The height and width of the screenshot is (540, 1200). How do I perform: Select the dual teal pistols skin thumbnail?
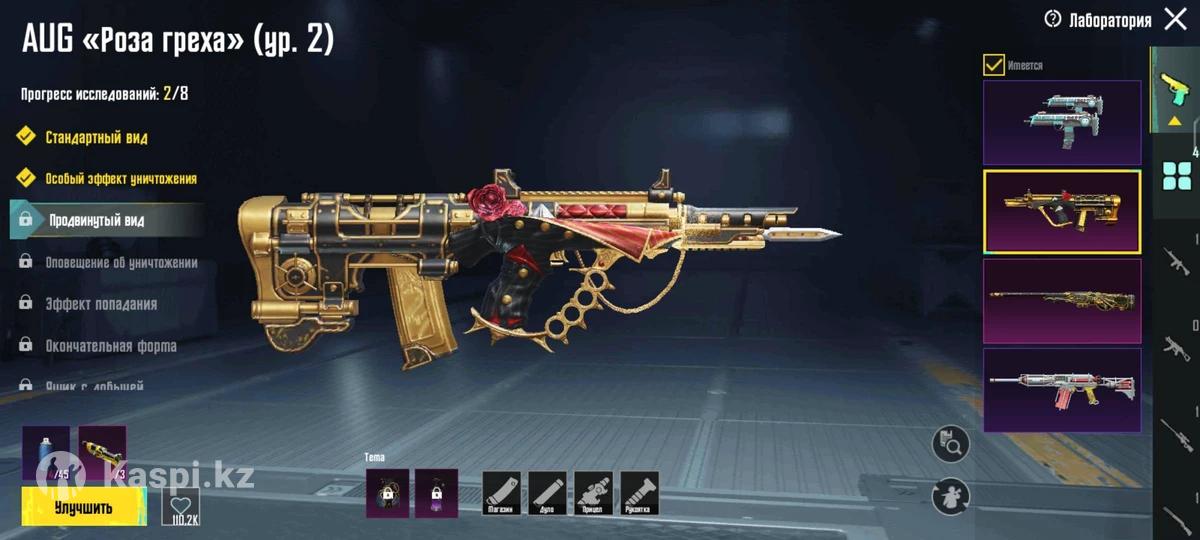[x=1062, y=123]
